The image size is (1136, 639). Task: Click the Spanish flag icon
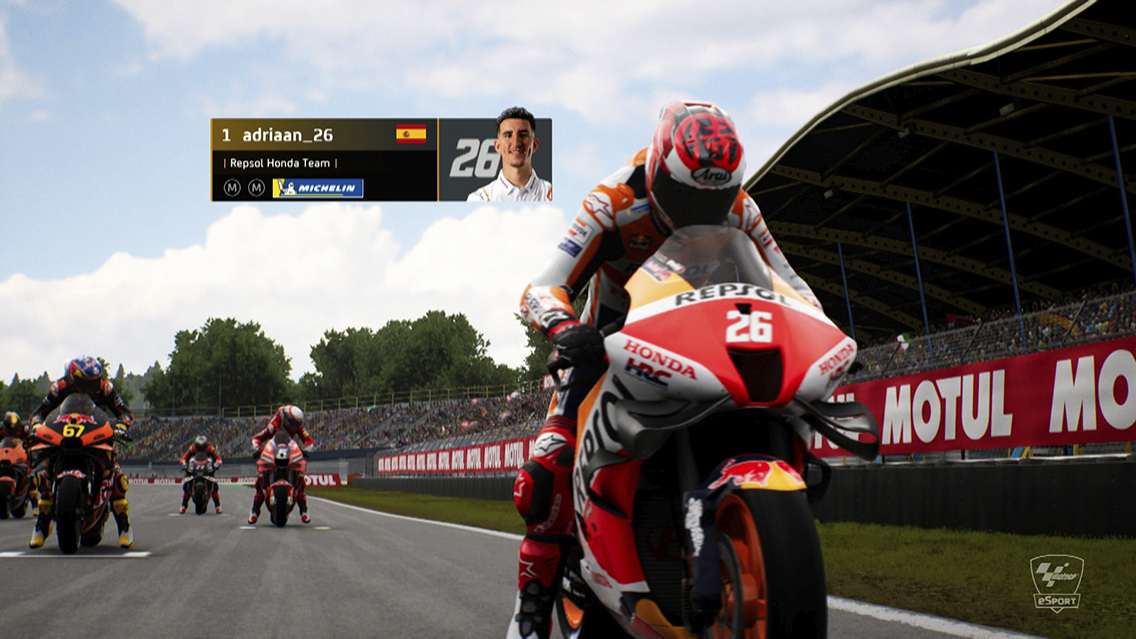[x=411, y=134]
